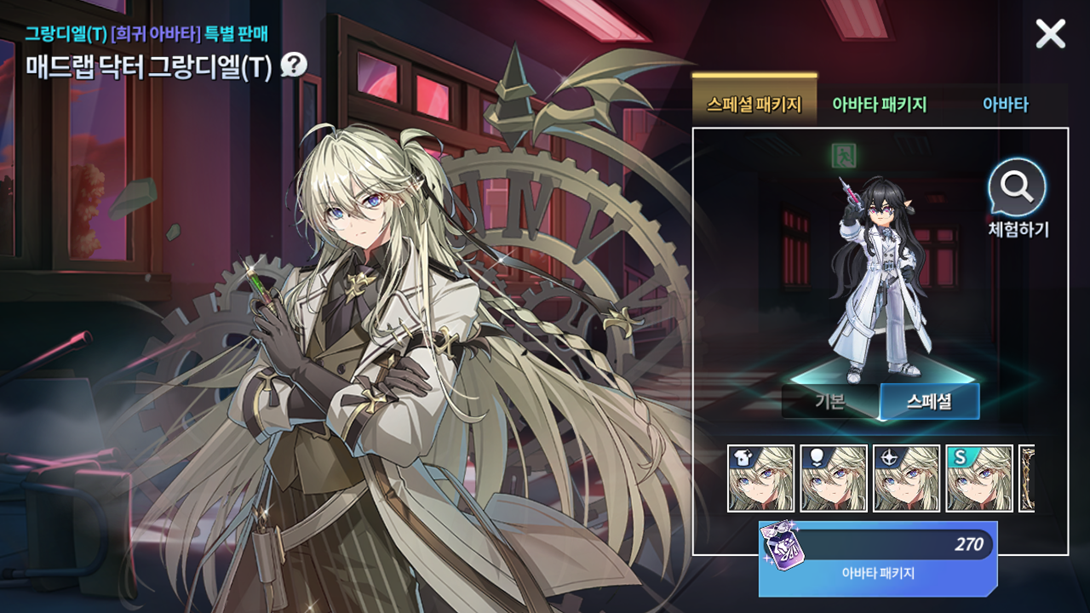Choose the 스페셜 preview option

pyautogui.click(x=928, y=402)
